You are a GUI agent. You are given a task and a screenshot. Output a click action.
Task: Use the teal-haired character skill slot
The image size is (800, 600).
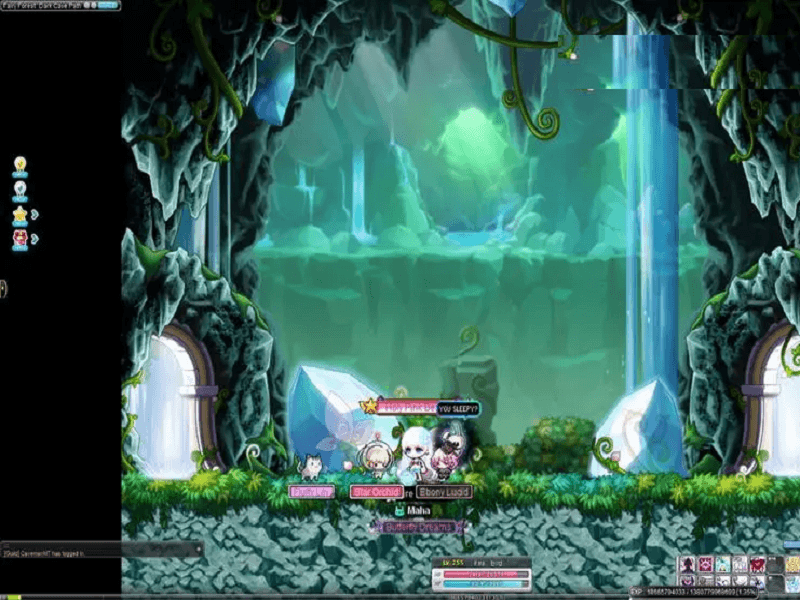coord(722,565)
